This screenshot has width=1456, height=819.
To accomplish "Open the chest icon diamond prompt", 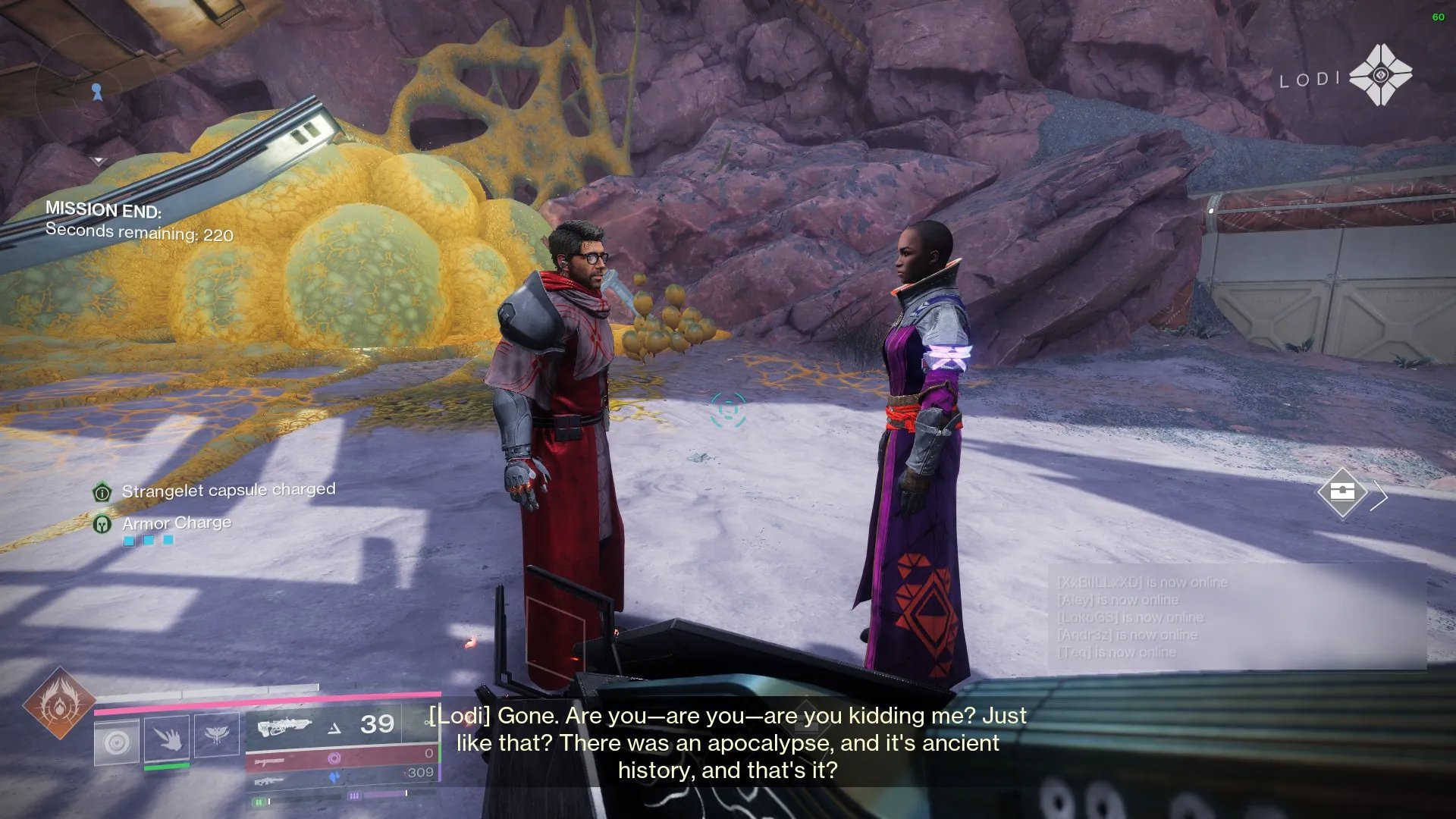I will 1341,493.
